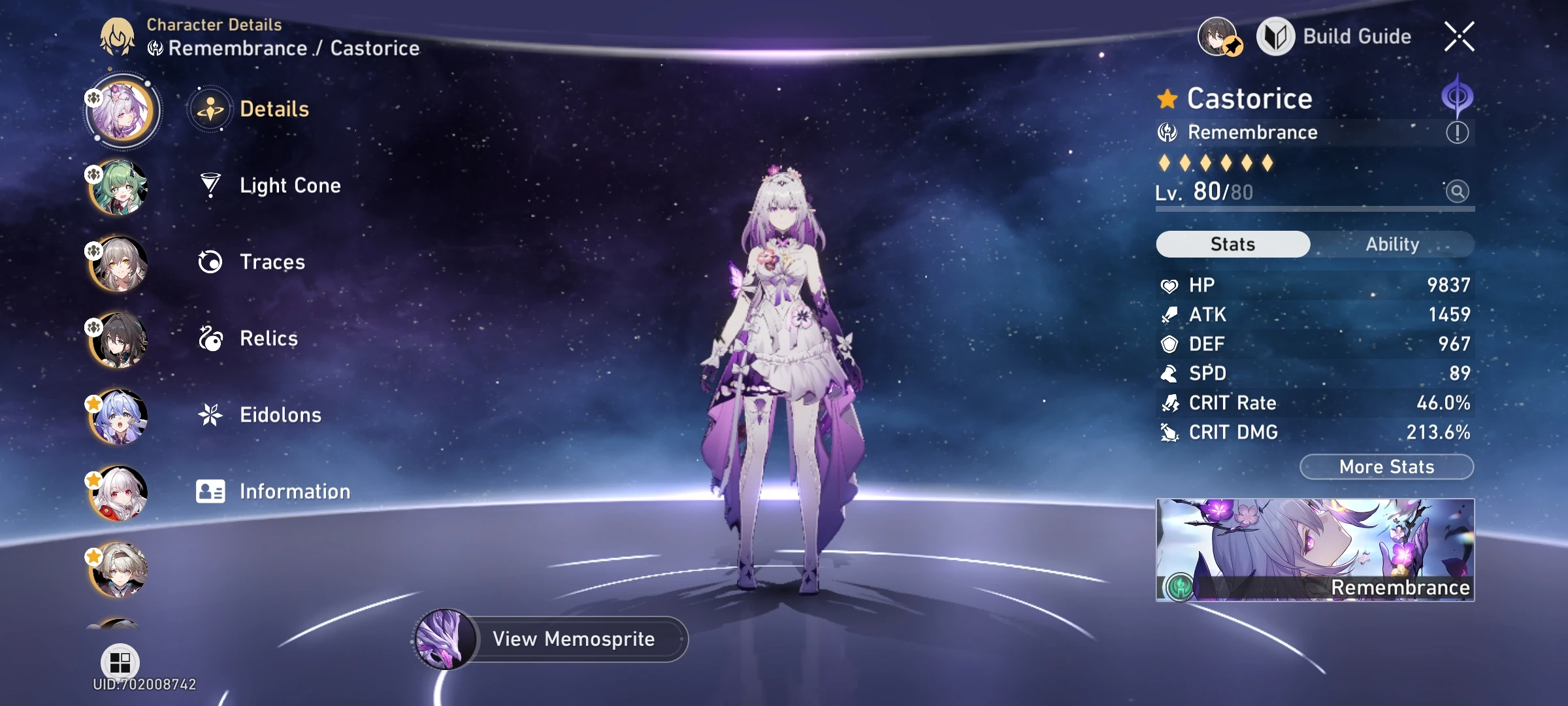Click the exclamation info icon under Build Guide
Screen dimensions: 1568x706
(x=1457, y=133)
